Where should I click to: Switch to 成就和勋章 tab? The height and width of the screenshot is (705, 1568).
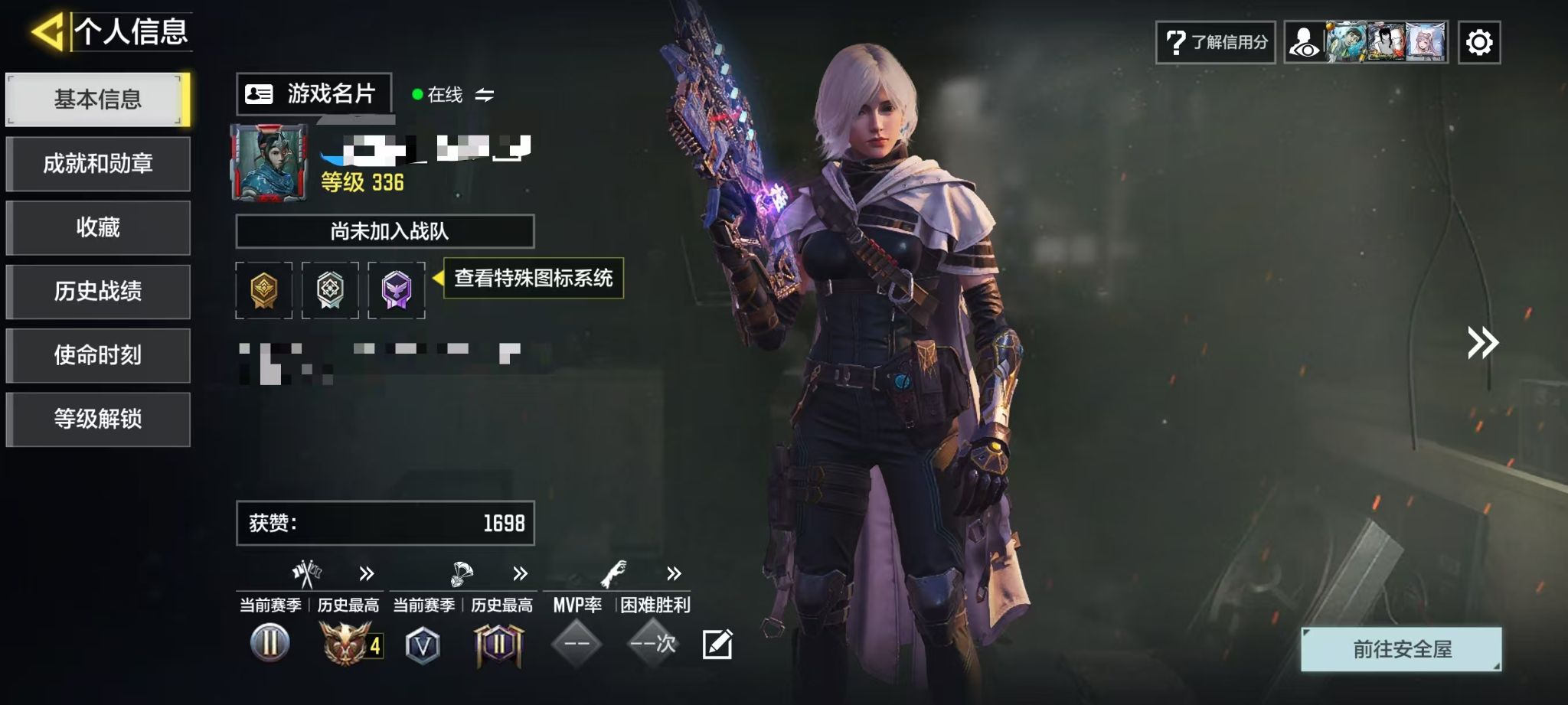[98, 164]
